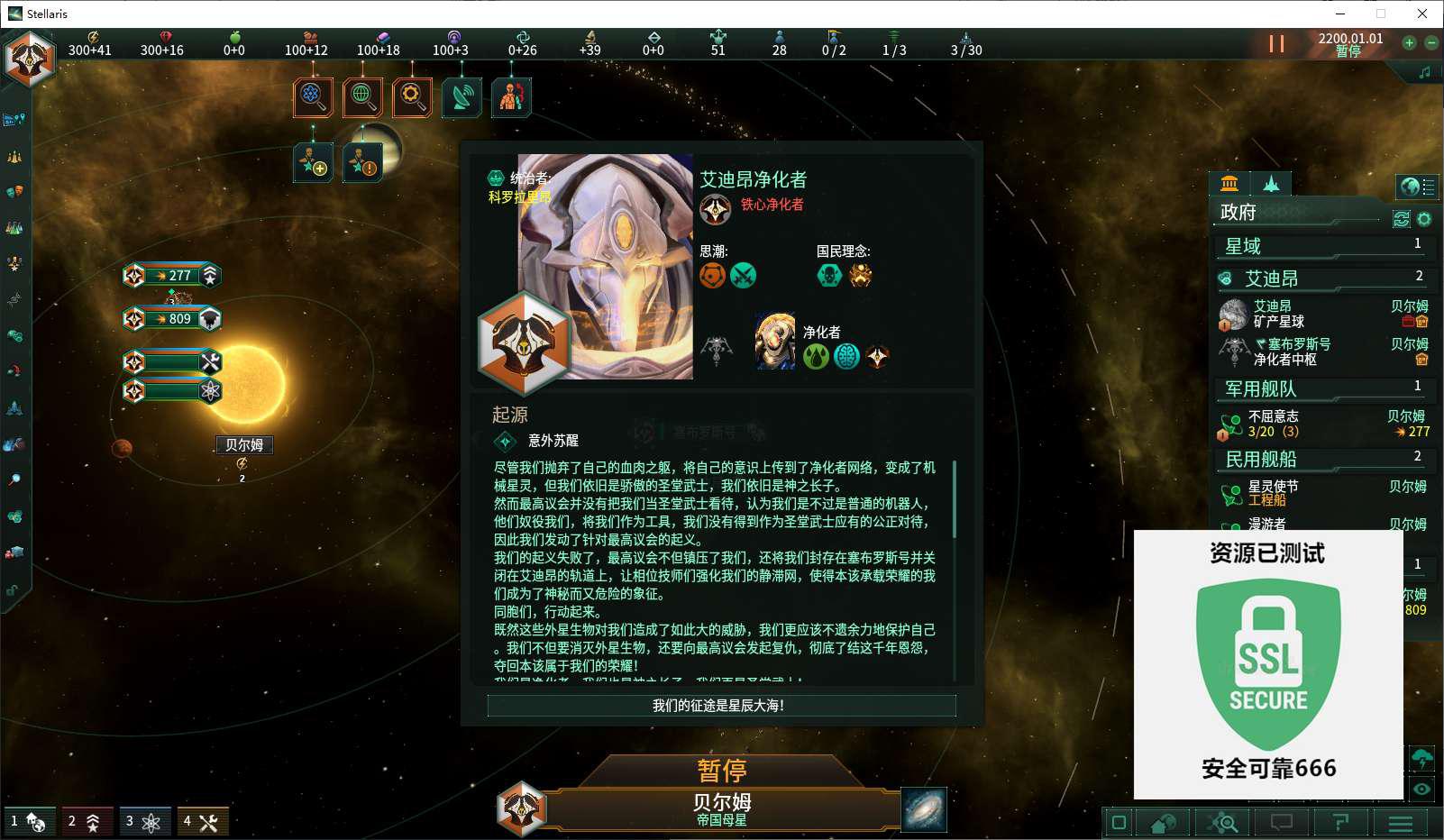Select the 809 power starbase marker

(171, 319)
